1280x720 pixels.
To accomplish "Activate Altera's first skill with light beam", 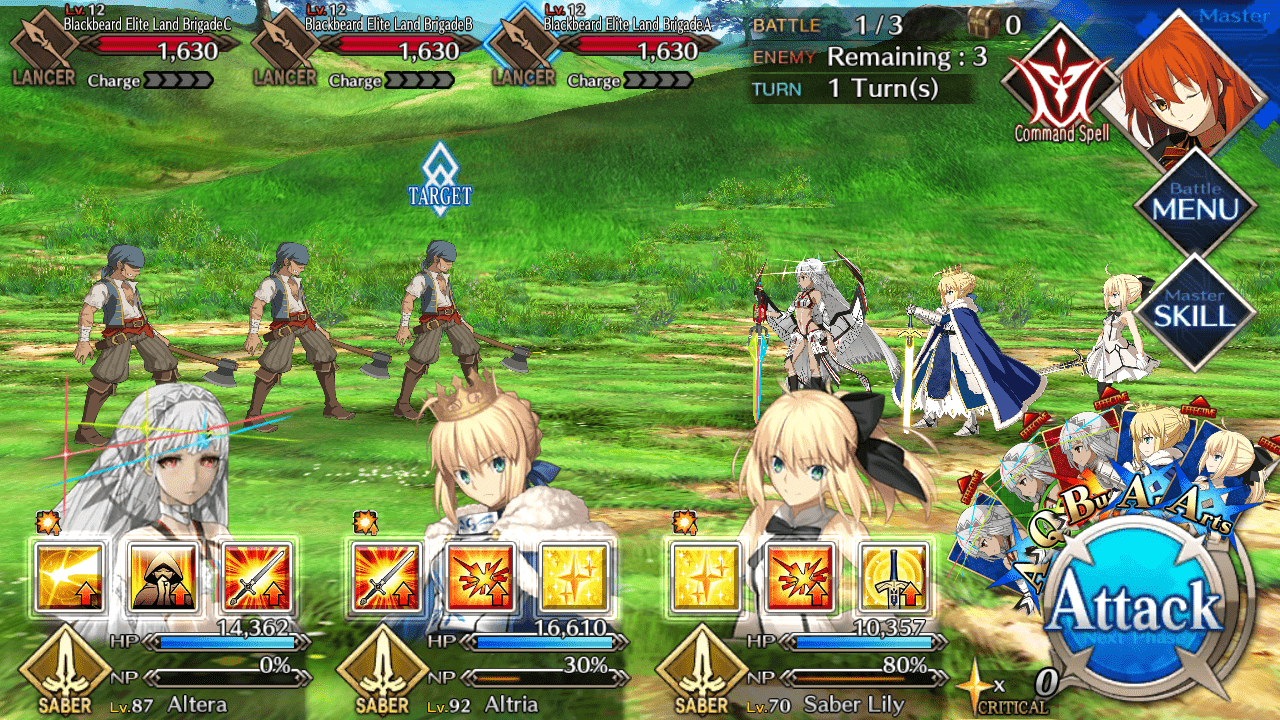I will 69,578.
